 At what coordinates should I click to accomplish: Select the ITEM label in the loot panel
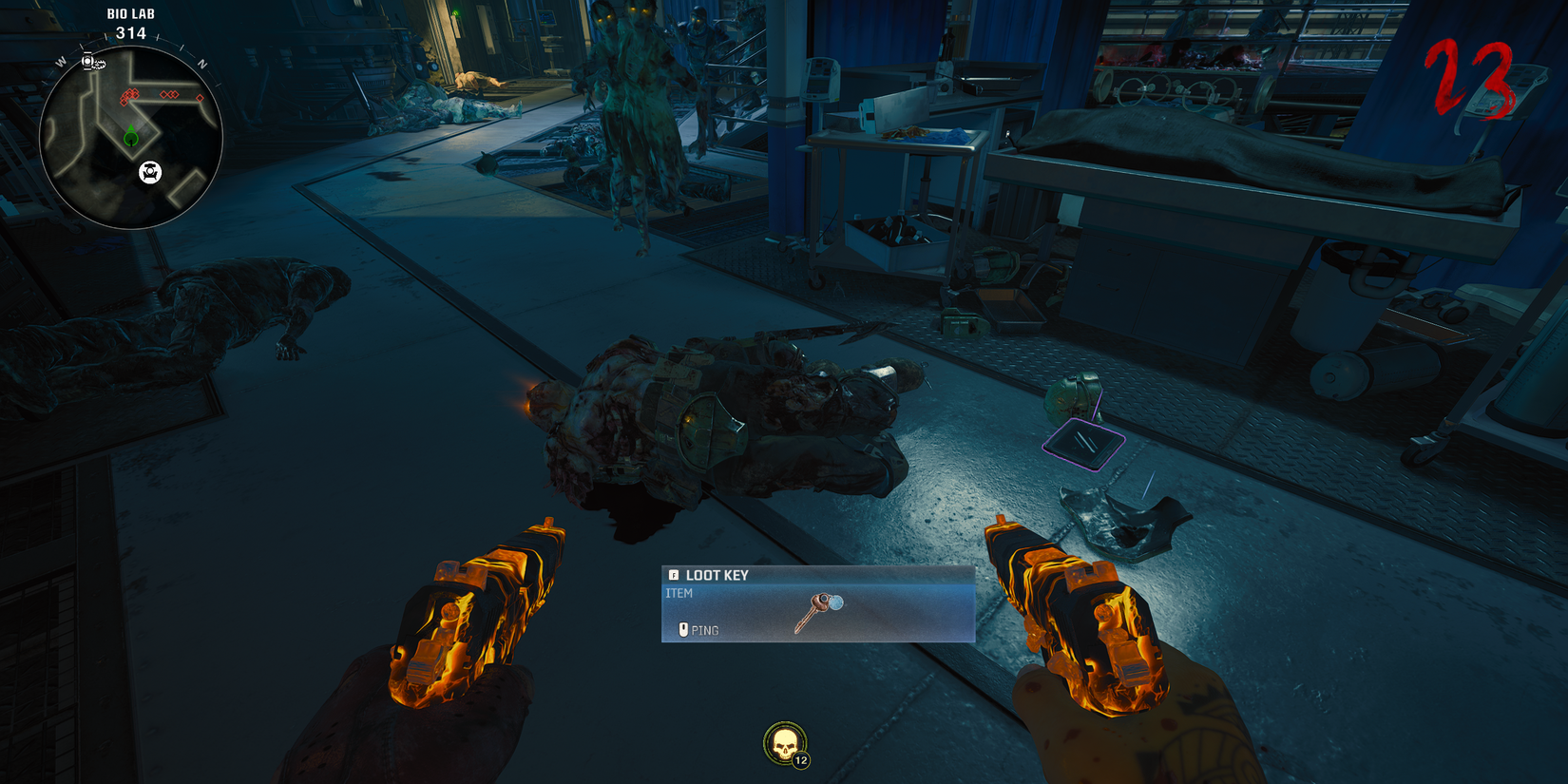pyautogui.click(x=679, y=592)
